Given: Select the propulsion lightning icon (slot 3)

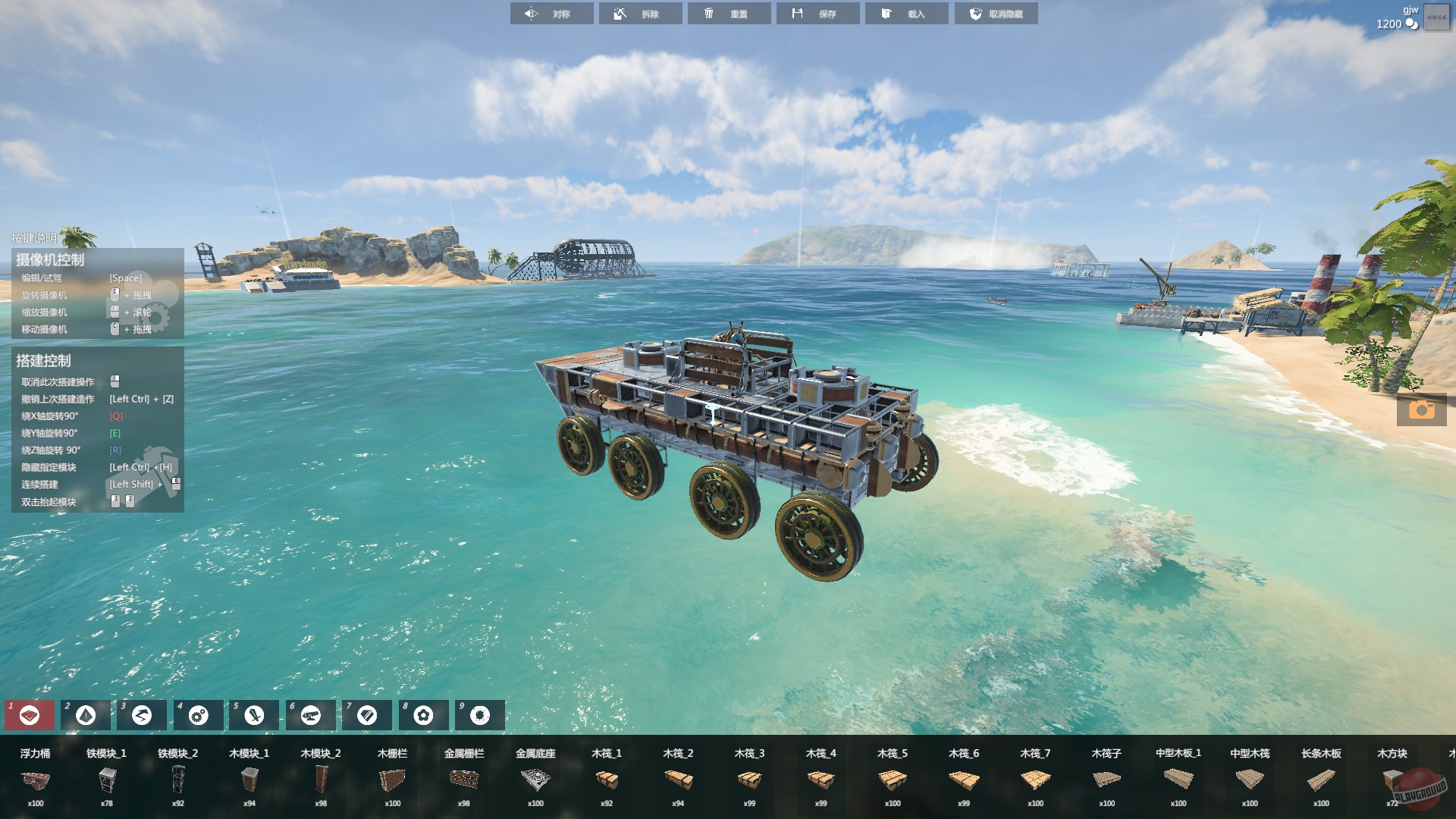Looking at the screenshot, I should pos(141,714).
